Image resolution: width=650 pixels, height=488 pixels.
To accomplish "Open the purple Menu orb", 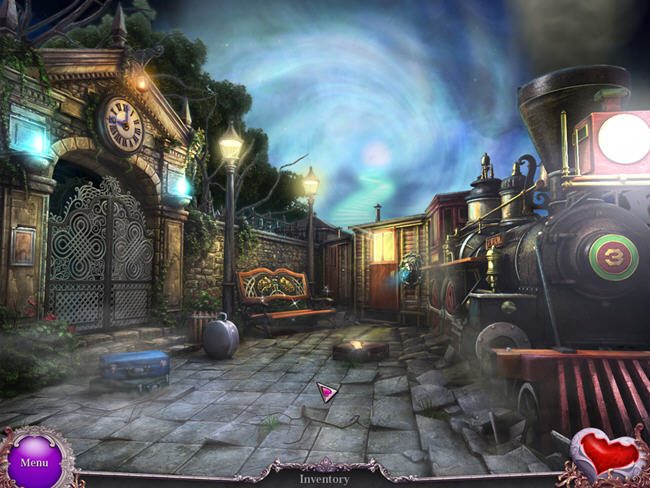I will (34, 461).
